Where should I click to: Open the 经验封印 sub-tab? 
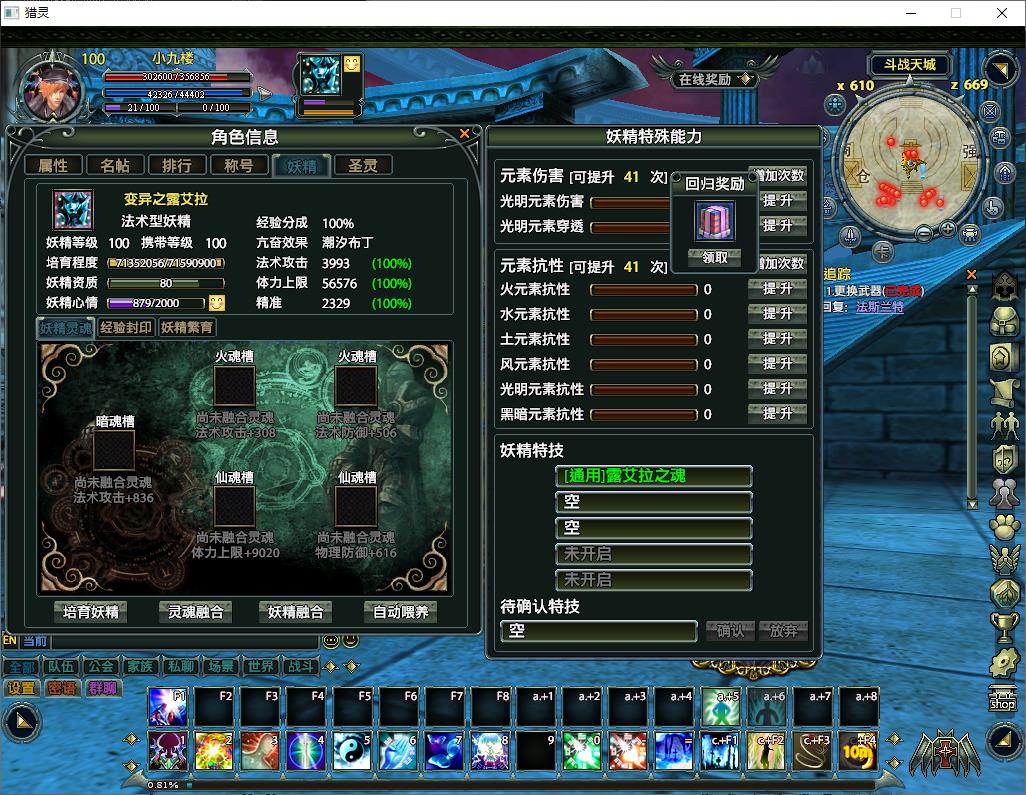coord(127,327)
